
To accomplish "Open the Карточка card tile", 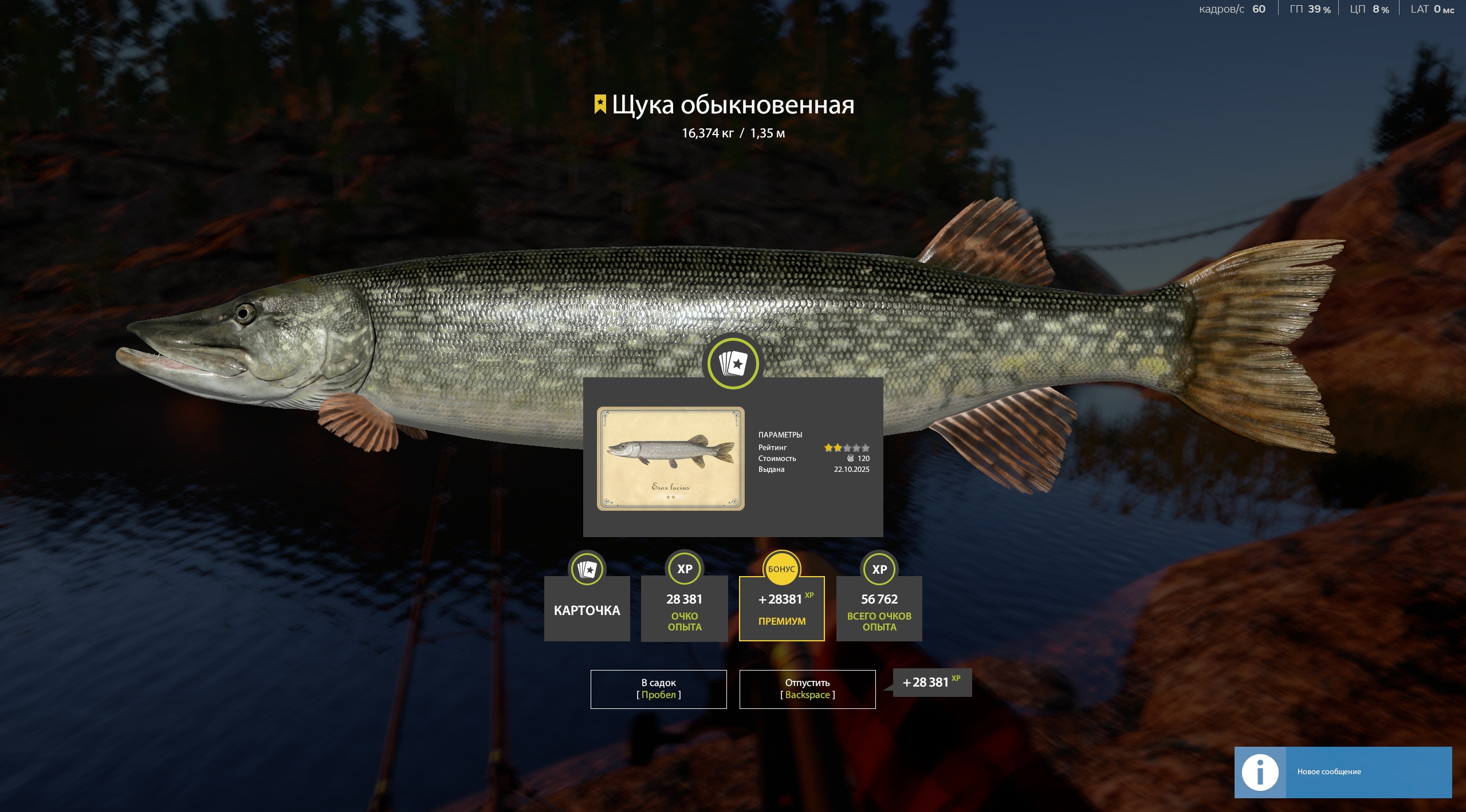I will (587, 608).
